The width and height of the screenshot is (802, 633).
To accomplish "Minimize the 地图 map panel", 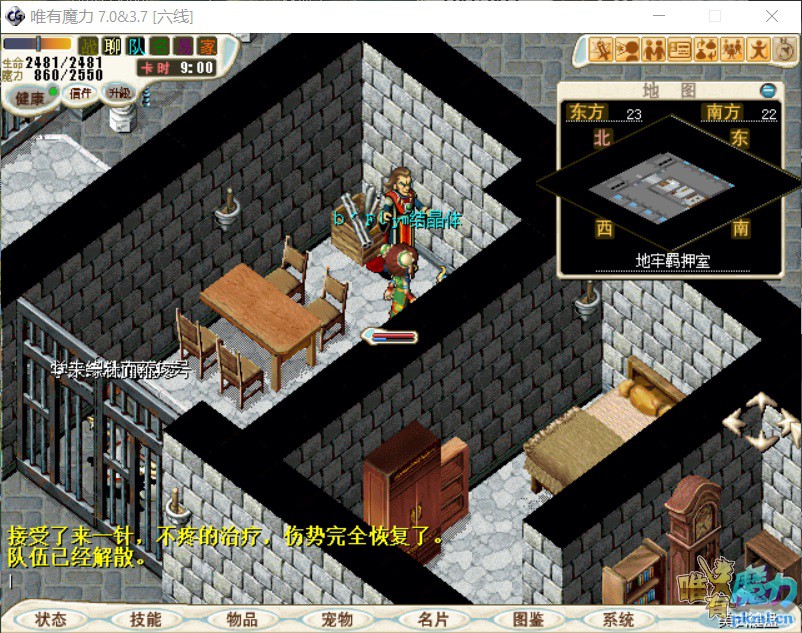I will (x=768, y=90).
